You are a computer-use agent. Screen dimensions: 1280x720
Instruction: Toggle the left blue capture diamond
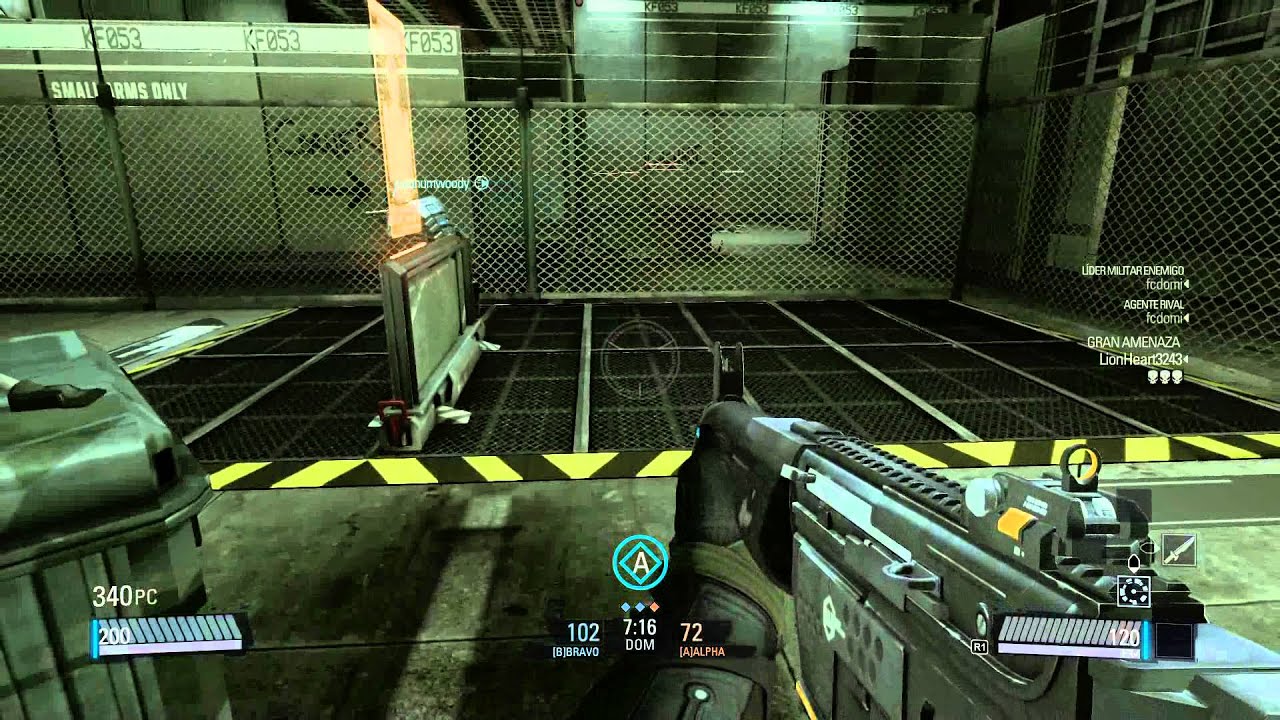click(626, 607)
